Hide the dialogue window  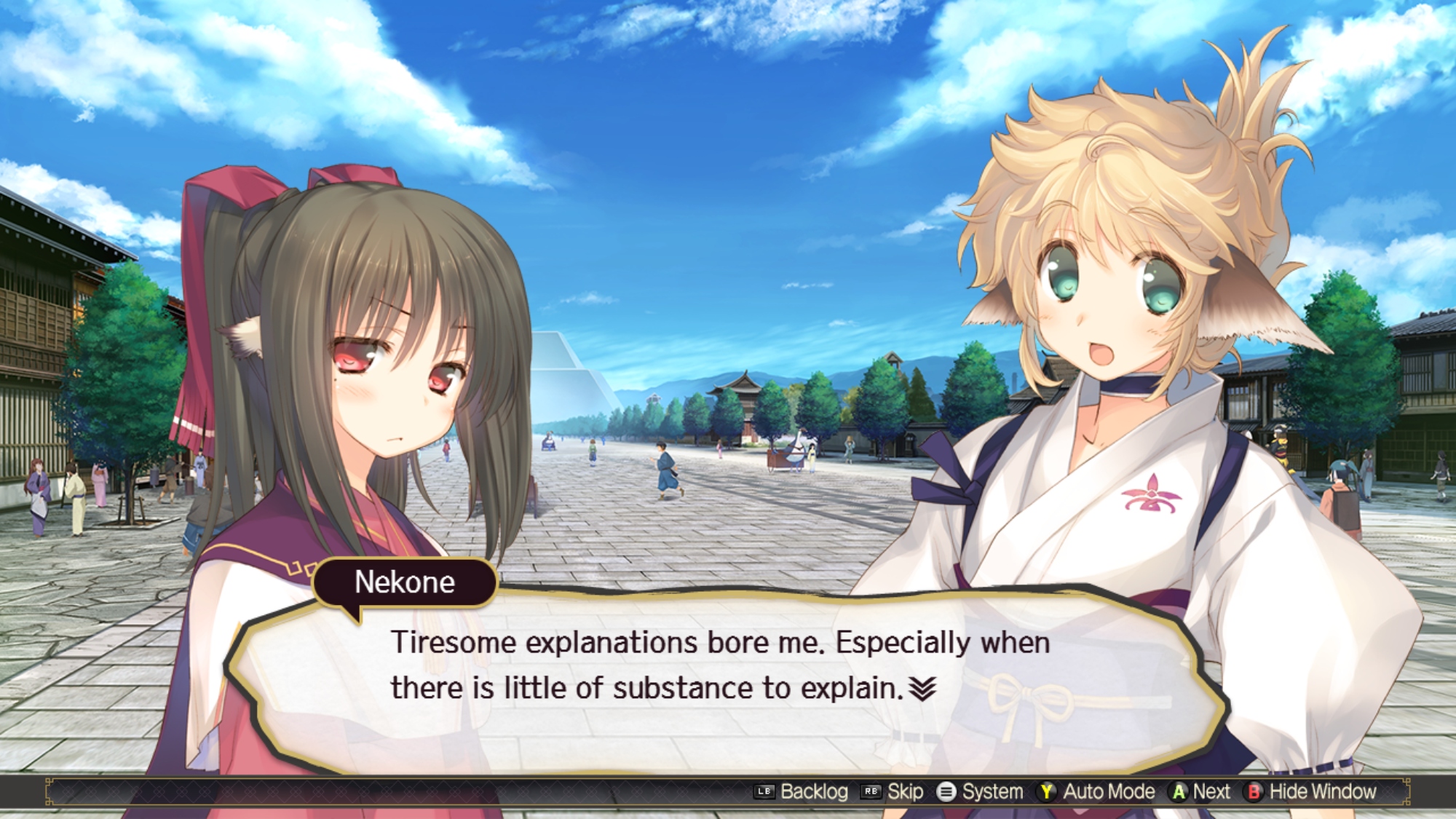point(1311,791)
